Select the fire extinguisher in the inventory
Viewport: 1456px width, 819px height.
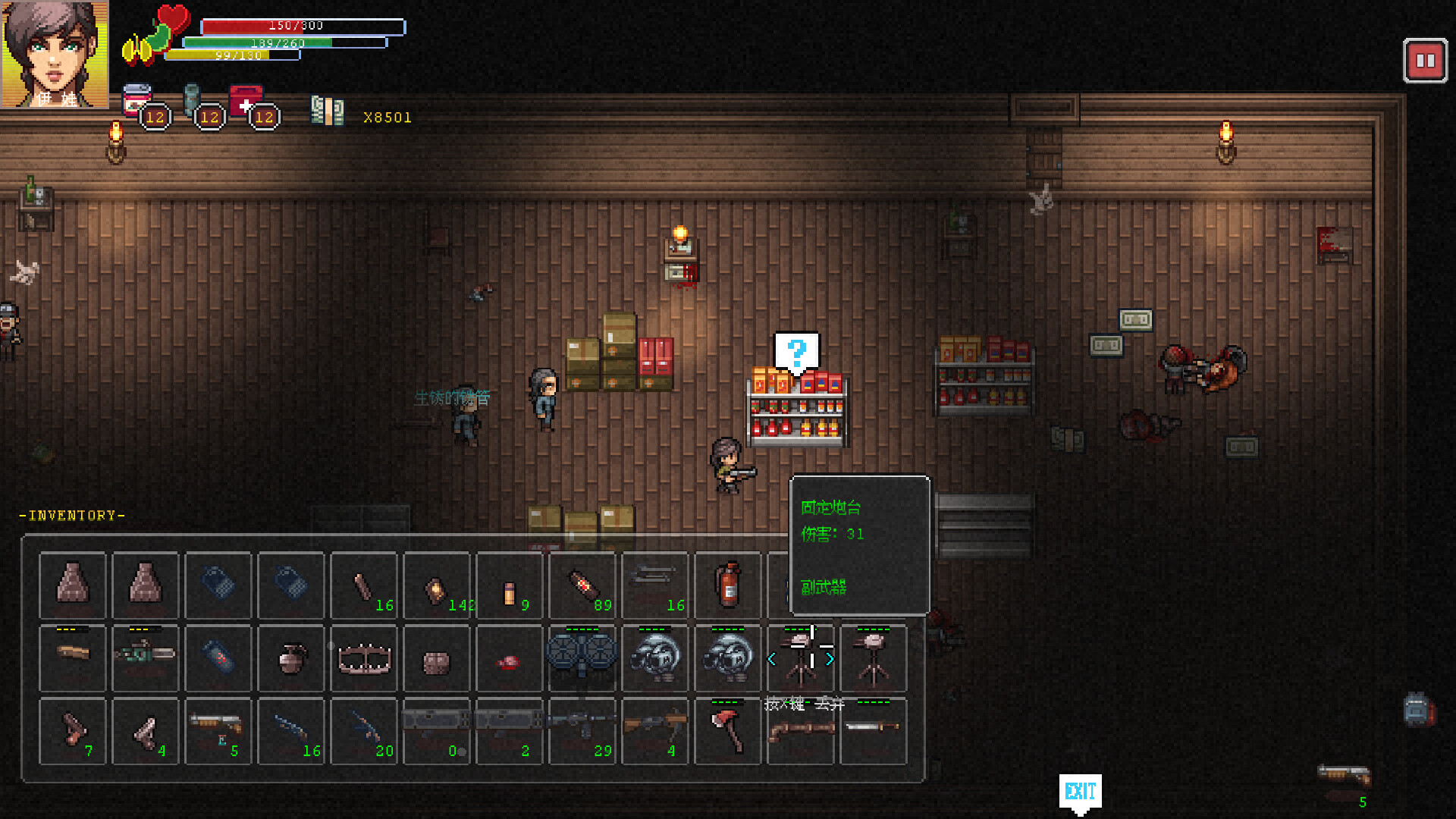pos(726,584)
